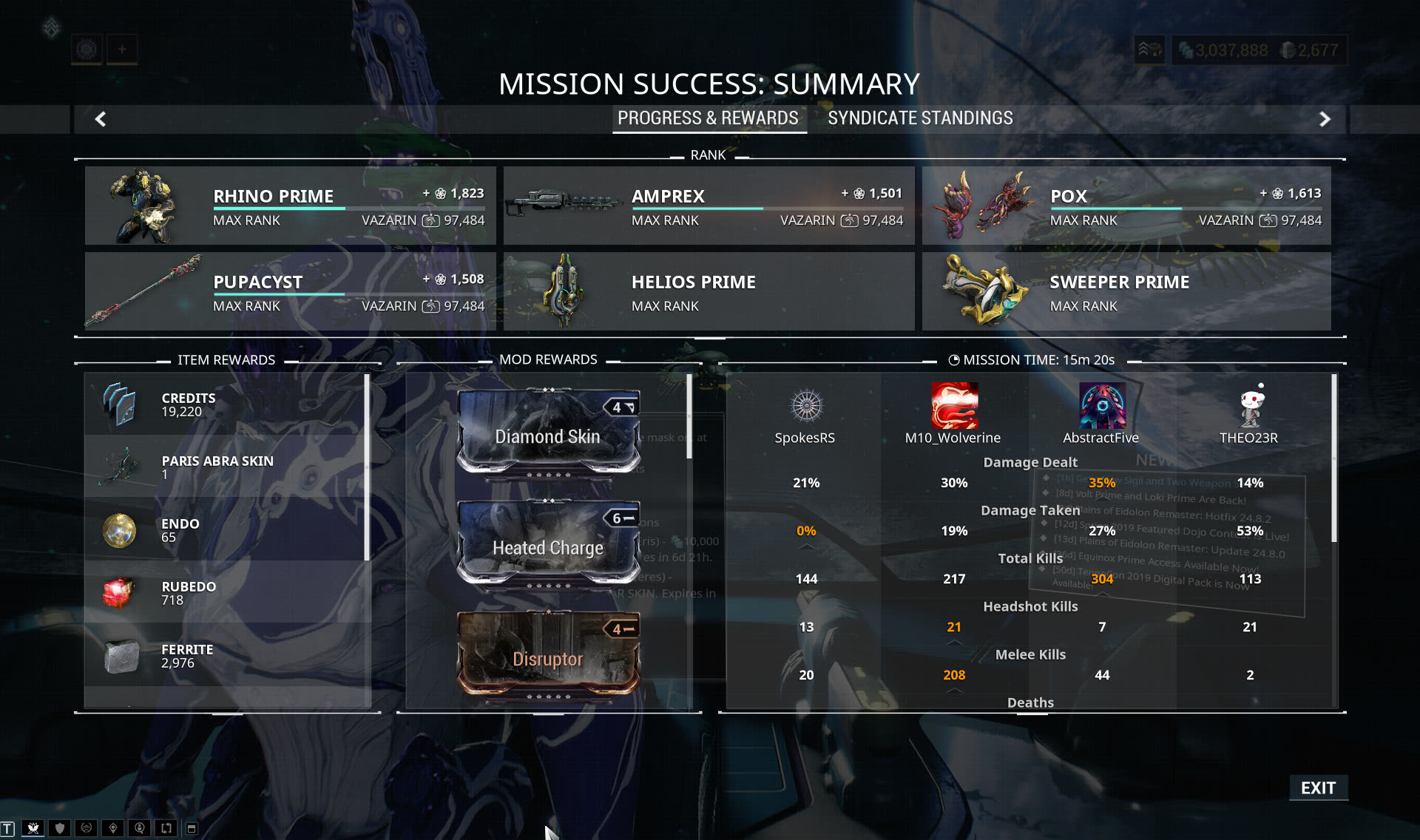
Task: Open the Pox weapon rank card
Action: point(1126,206)
